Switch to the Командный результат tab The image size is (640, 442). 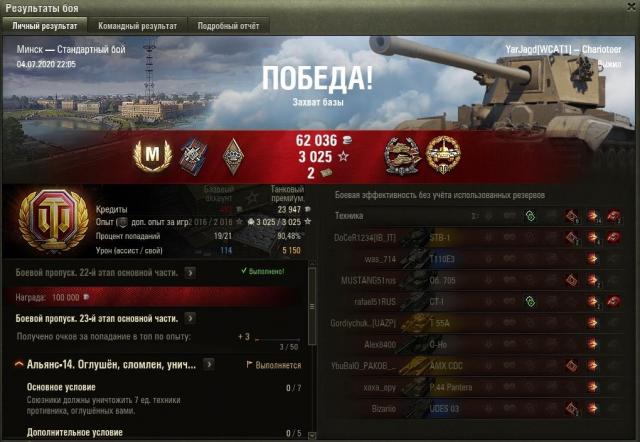tap(138, 25)
